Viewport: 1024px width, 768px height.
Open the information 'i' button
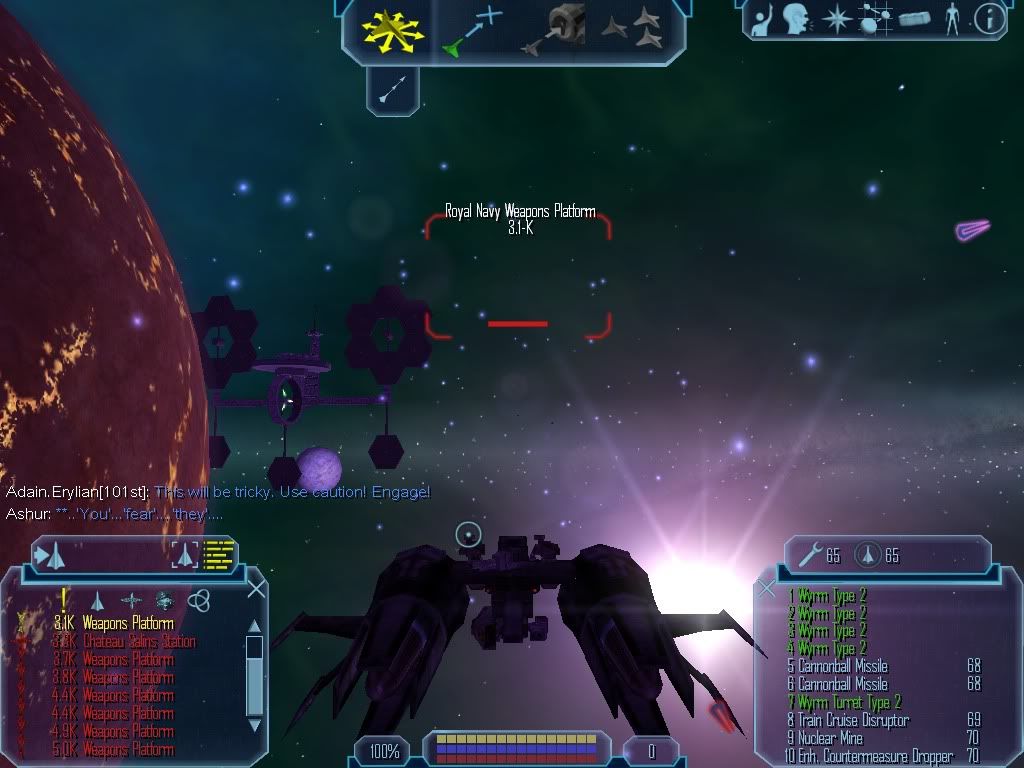coord(989,19)
